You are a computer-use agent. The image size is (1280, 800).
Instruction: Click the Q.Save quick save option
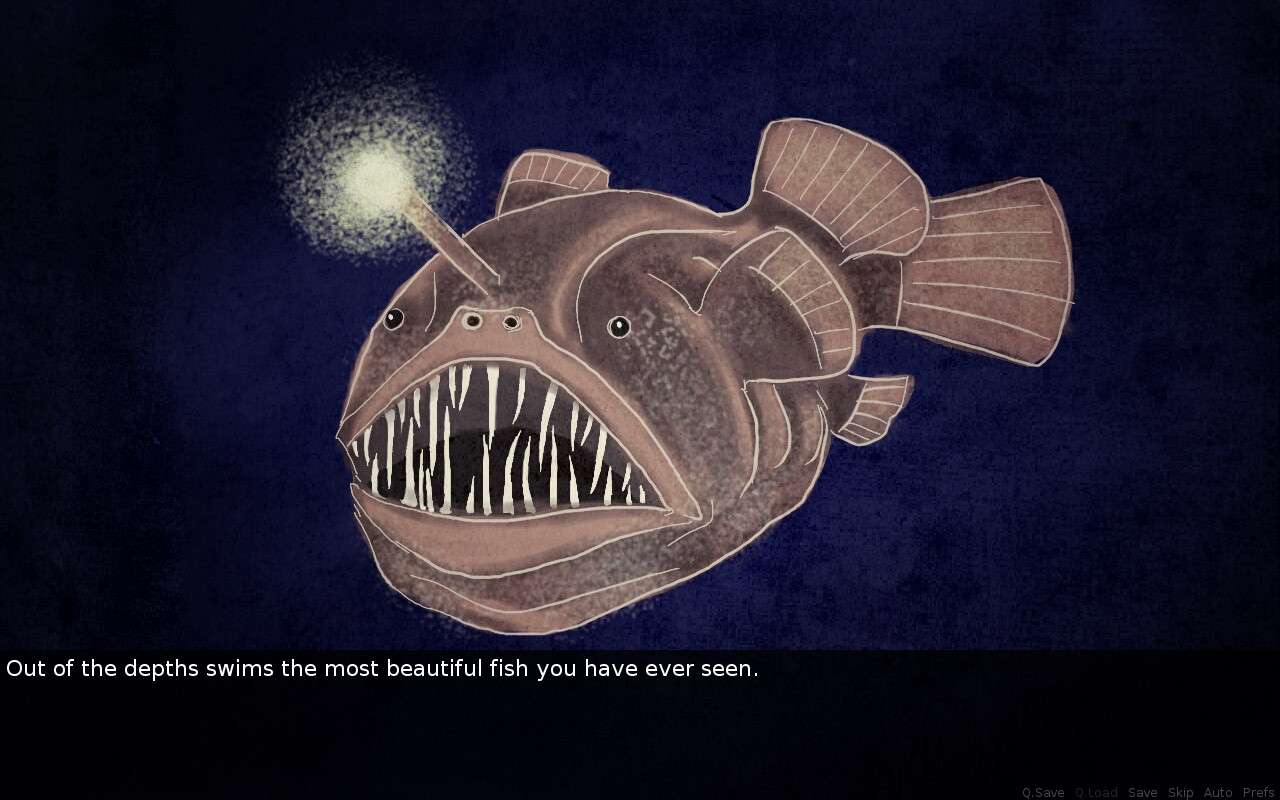click(x=1043, y=791)
